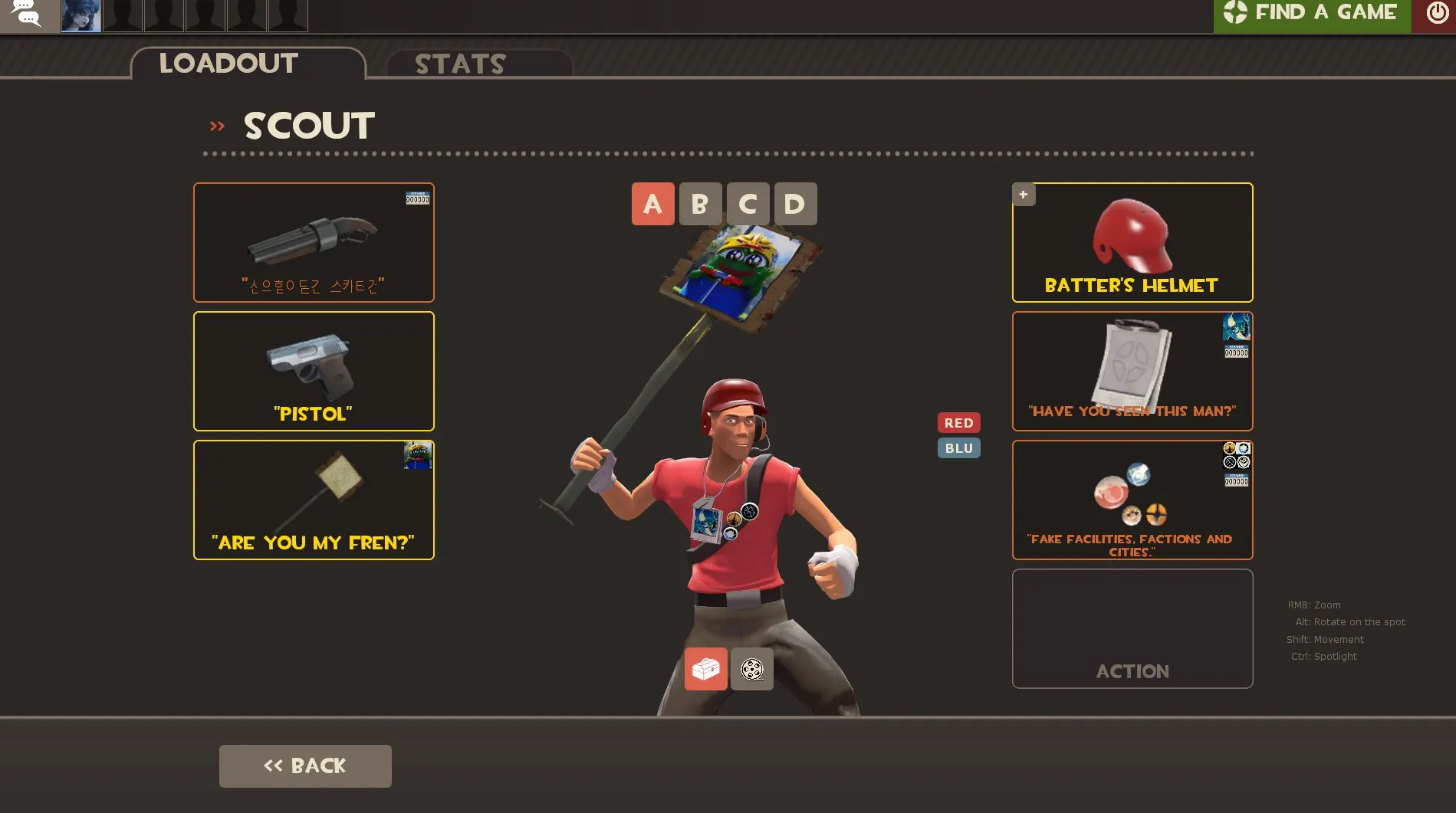
Task: Open the "Are You My Fren?" melee slot
Action: click(314, 500)
